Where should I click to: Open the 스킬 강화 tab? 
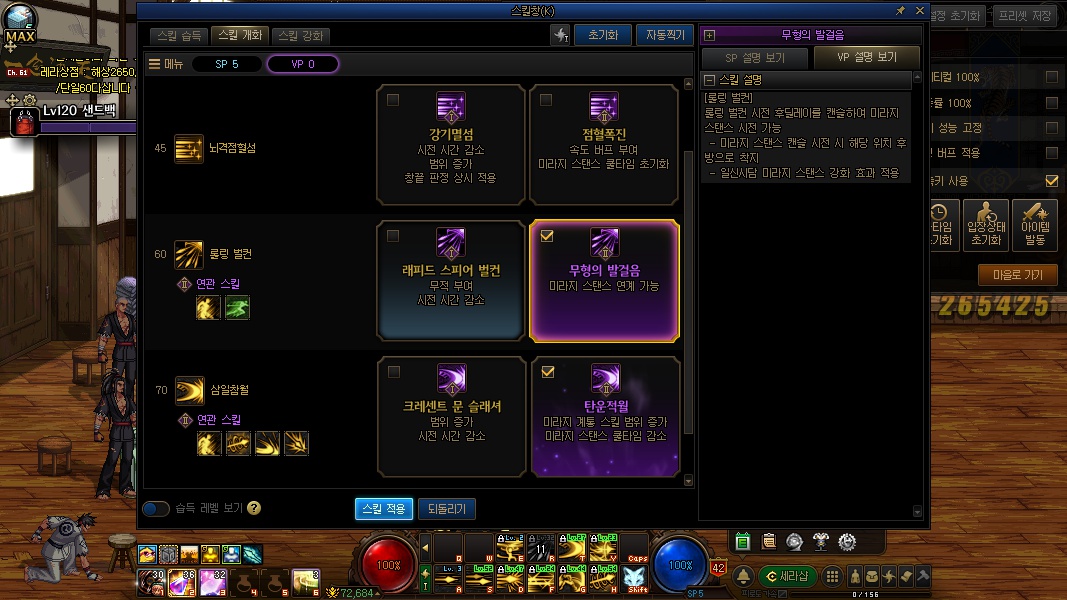tap(299, 36)
